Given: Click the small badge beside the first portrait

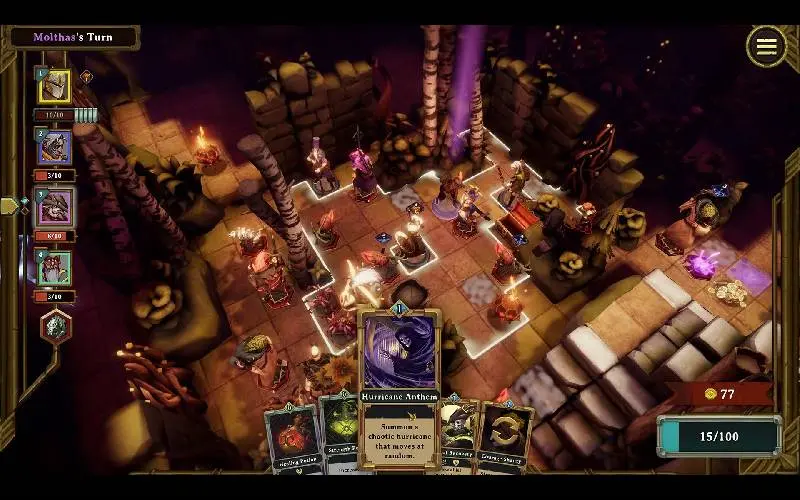Looking at the screenshot, I should click(87, 76).
